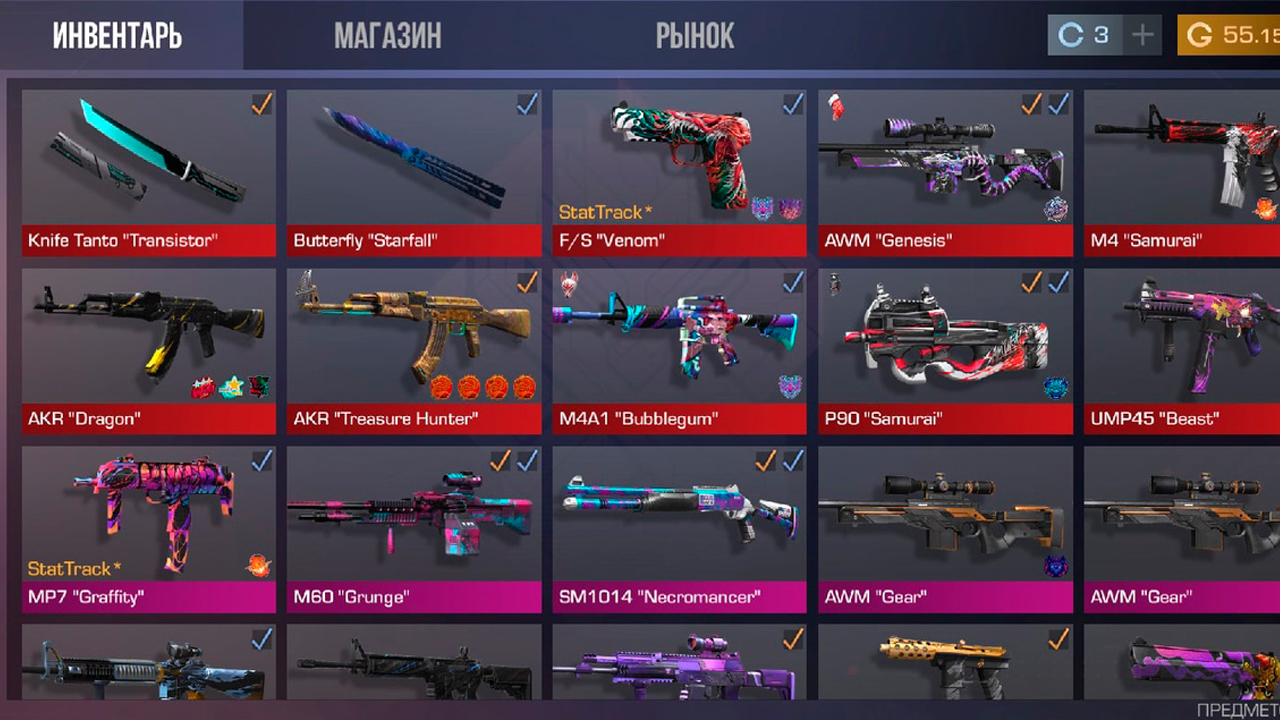Image resolution: width=1280 pixels, height=720 pixels.
Task: Open the Магазин tab
Action: 387,37
